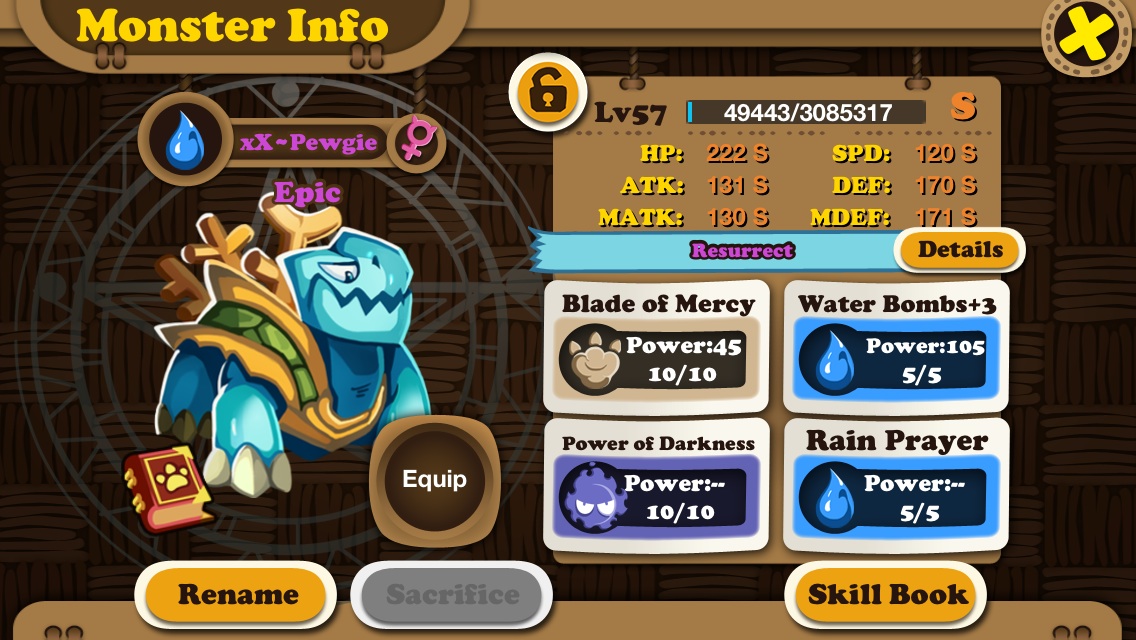Close the Monster Info screen
The width and height of the screenshot is (1136, 640).
(1087, 36)
